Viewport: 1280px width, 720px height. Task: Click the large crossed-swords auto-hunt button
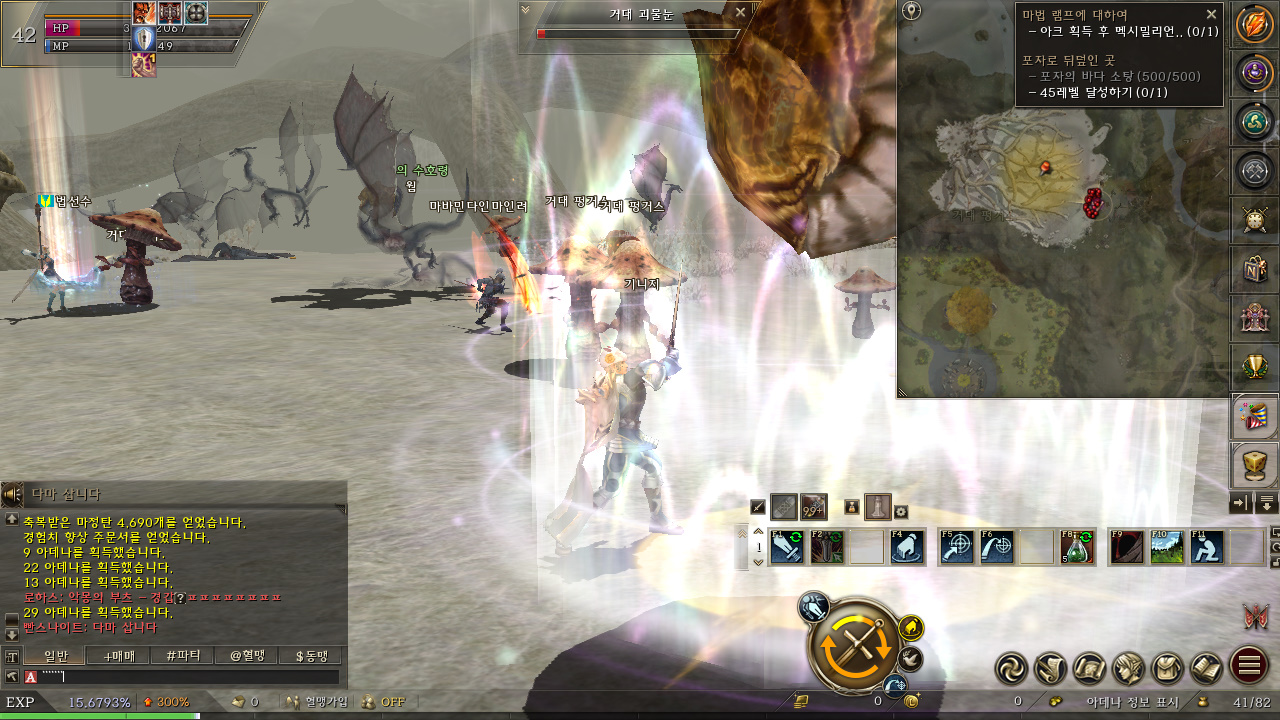pos(854,647)
